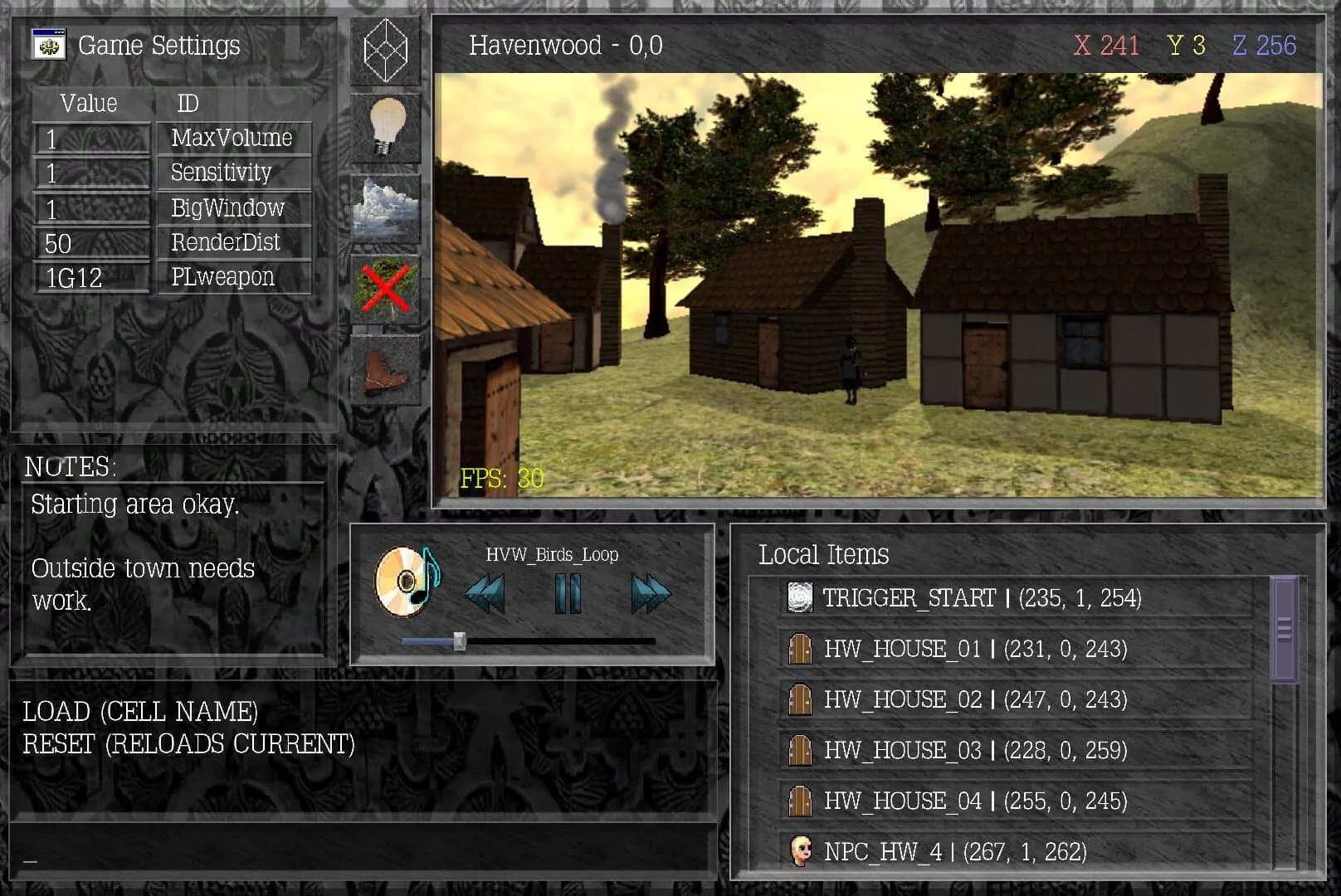Image resolution: width=1341 pixels, height=896 pixels.
Task: Pause the HVW_Birds_Loop track
Action: point(567,591)
